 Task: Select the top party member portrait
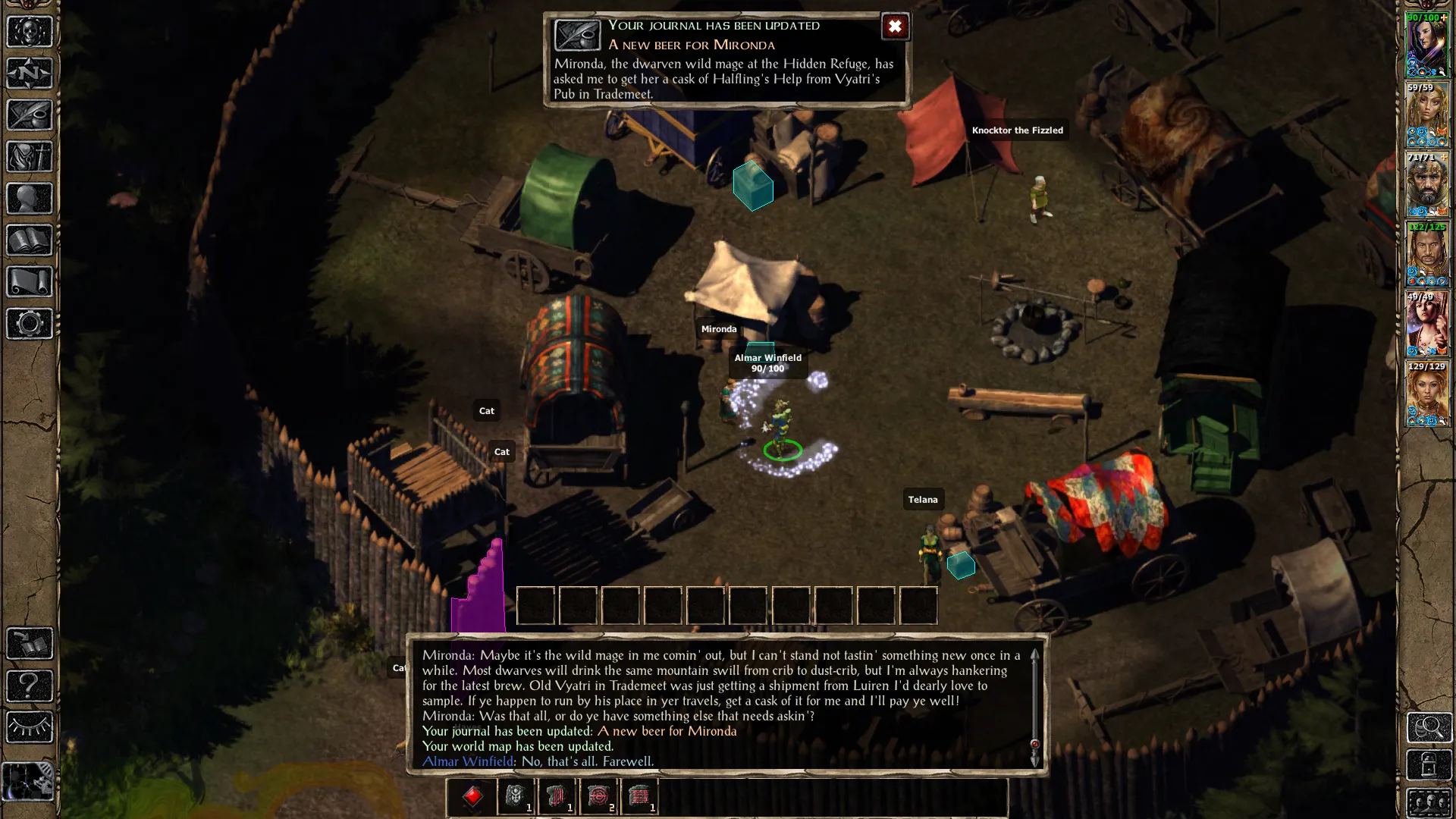pos(1427,45)
